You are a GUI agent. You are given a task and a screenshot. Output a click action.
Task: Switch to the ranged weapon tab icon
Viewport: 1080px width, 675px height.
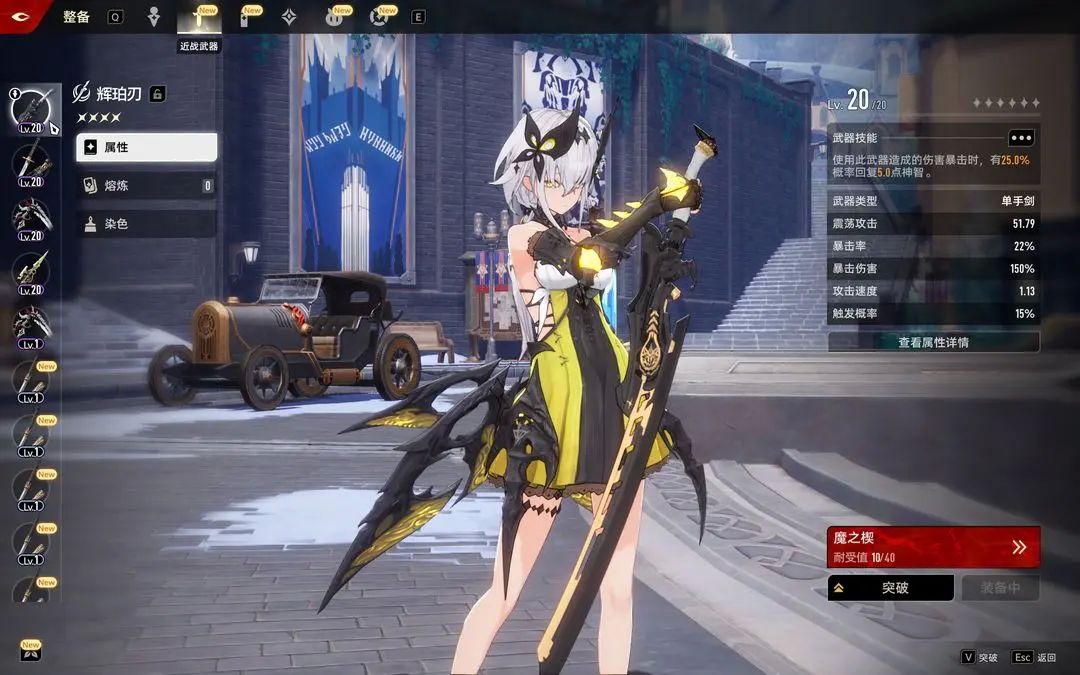tap(243, 18)
